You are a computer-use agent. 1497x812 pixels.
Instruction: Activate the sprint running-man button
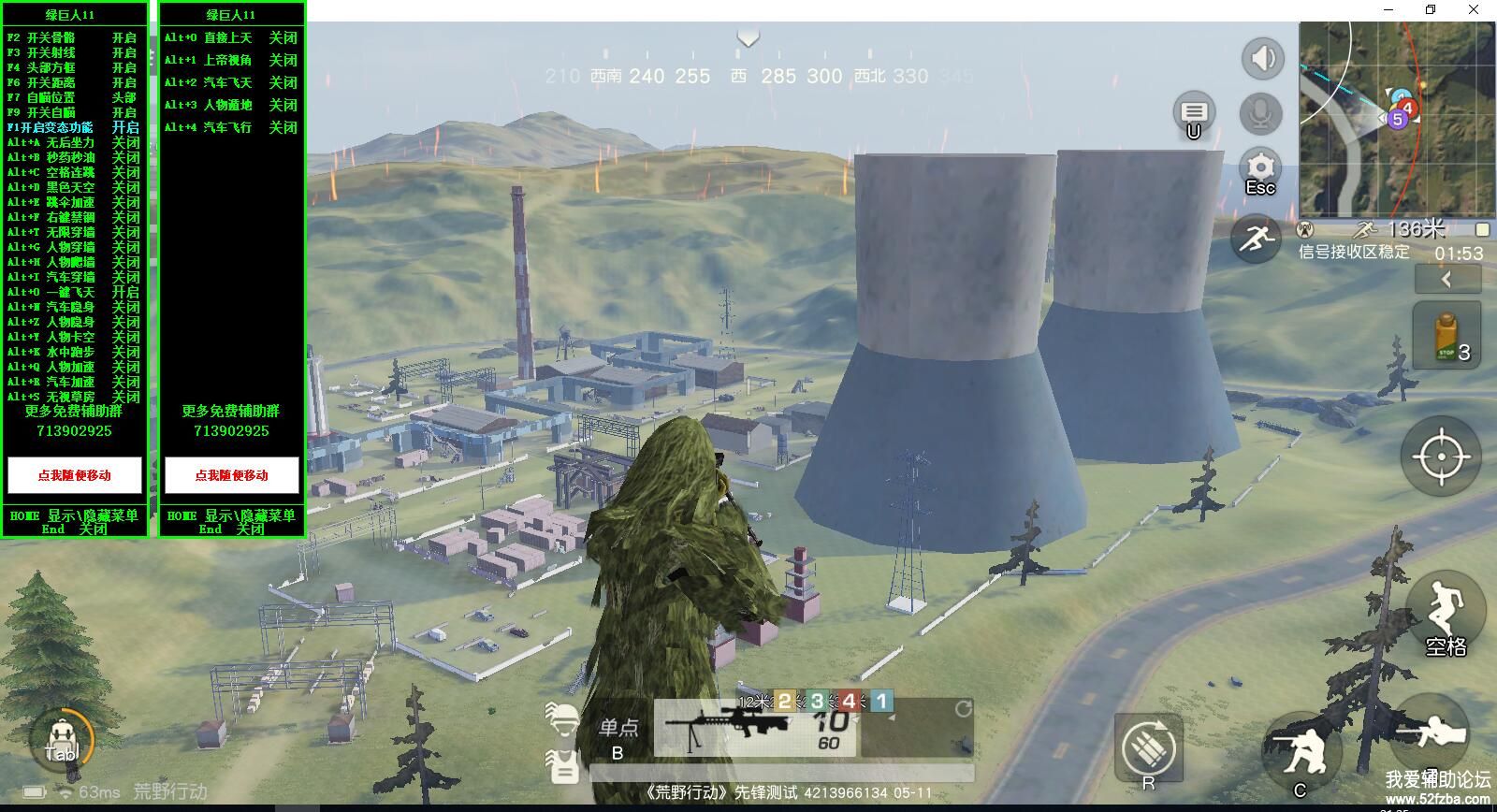click(x=1256, y=239)
